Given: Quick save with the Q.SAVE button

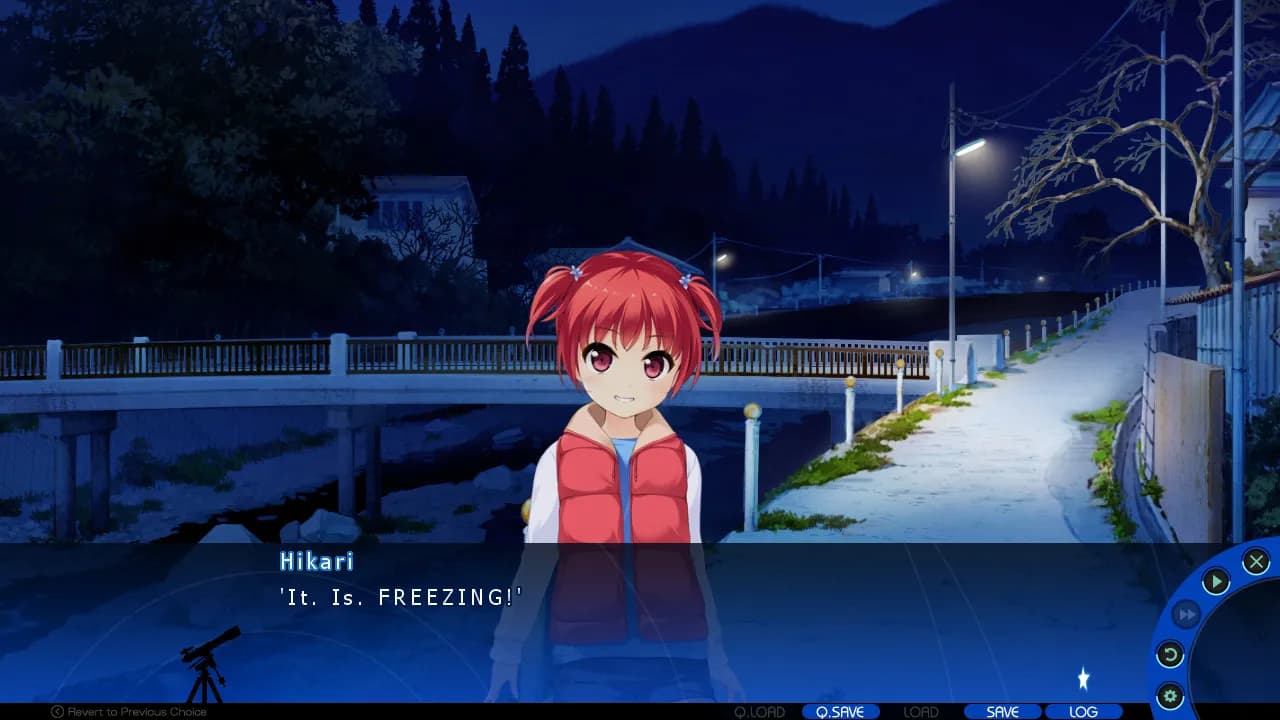Looking at the screenshot, I should click(841, 712).
